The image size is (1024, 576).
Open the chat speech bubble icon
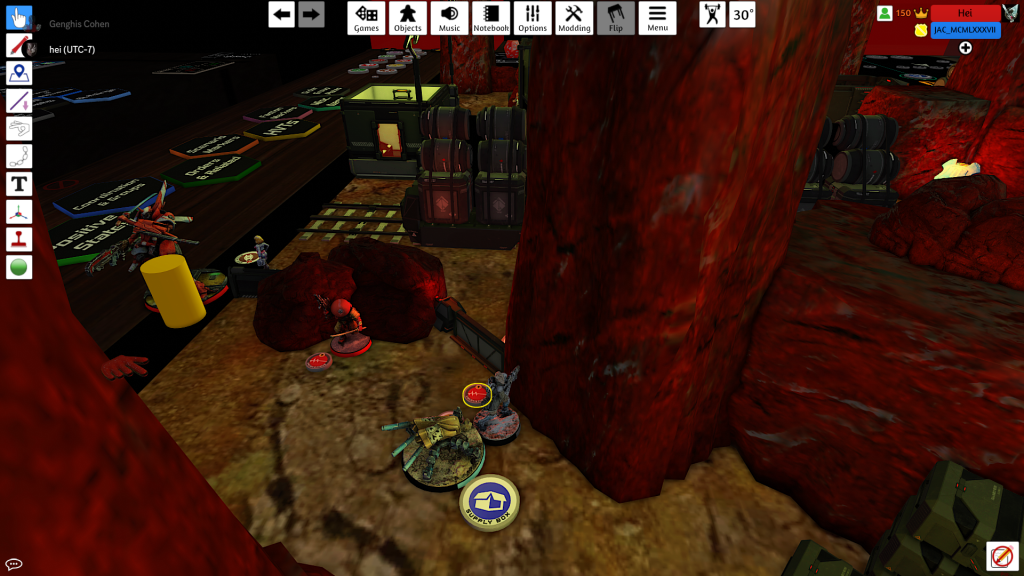[x=14, y=564]
